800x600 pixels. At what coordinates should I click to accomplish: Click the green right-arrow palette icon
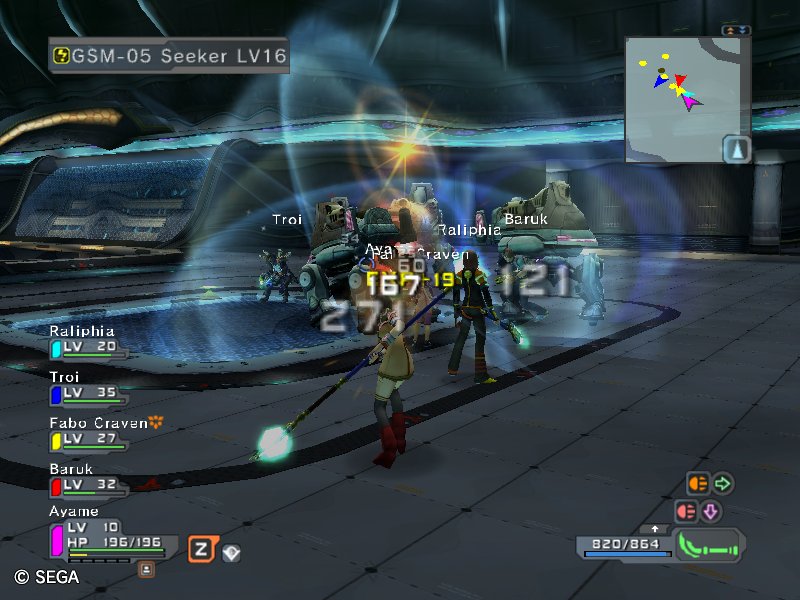pyautogui.click(x=722, y=485)
